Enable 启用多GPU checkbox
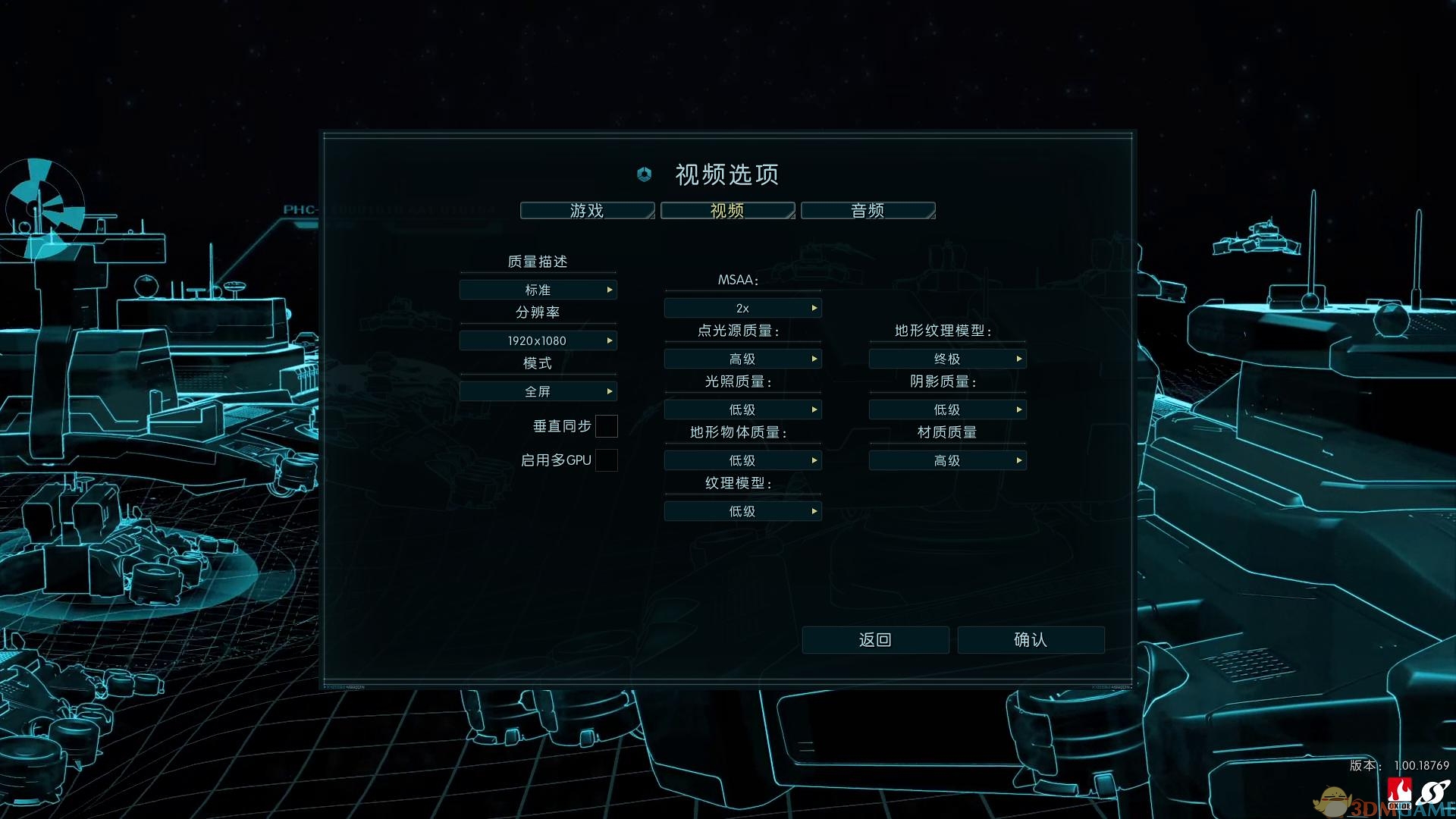1456x819 pixels. (607, 460)
